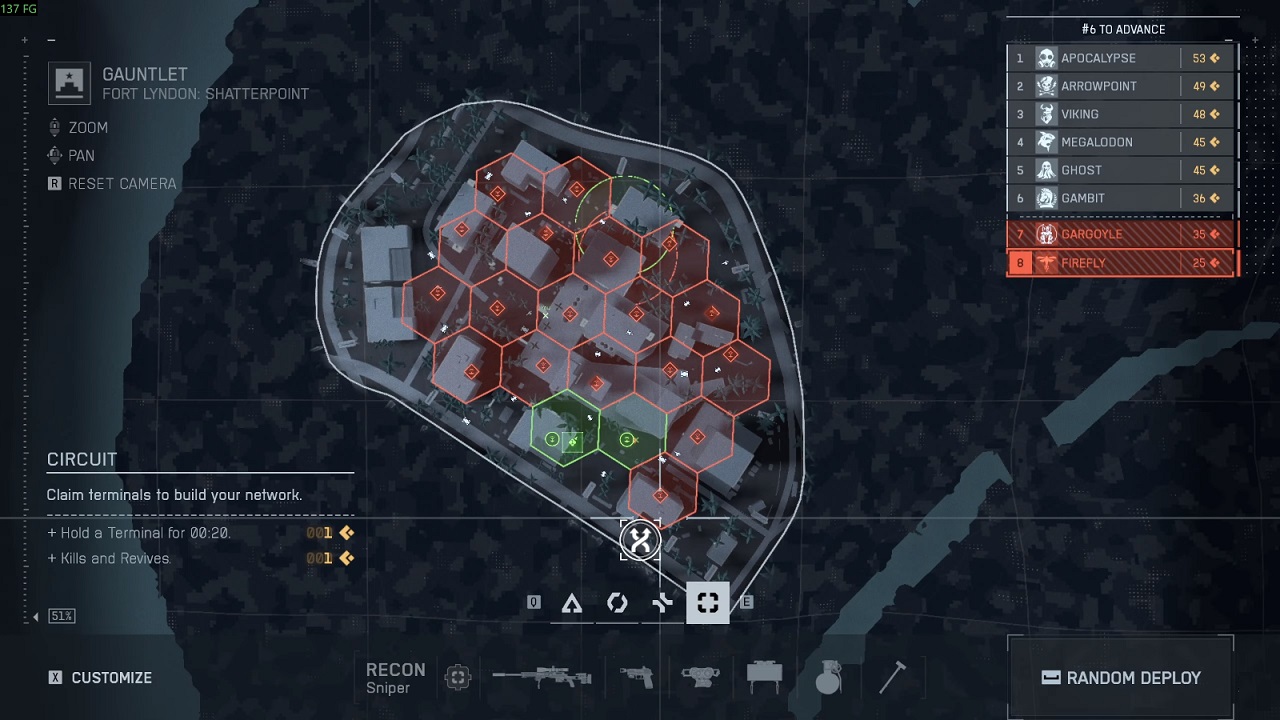Switch to the Engineer class icon
The height and width of the screenshot is (720, 1280).
point(617,603)
